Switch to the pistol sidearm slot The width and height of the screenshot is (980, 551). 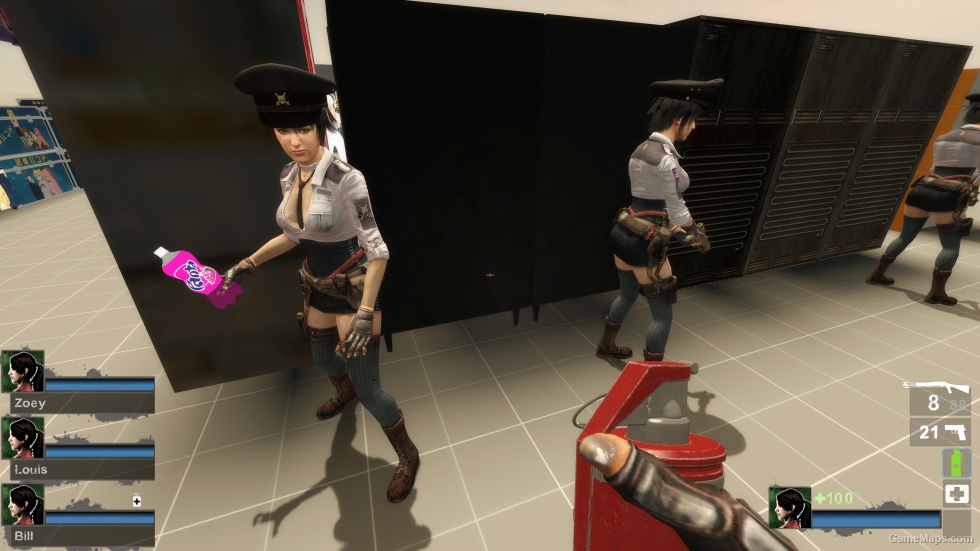tap(956, 432)
